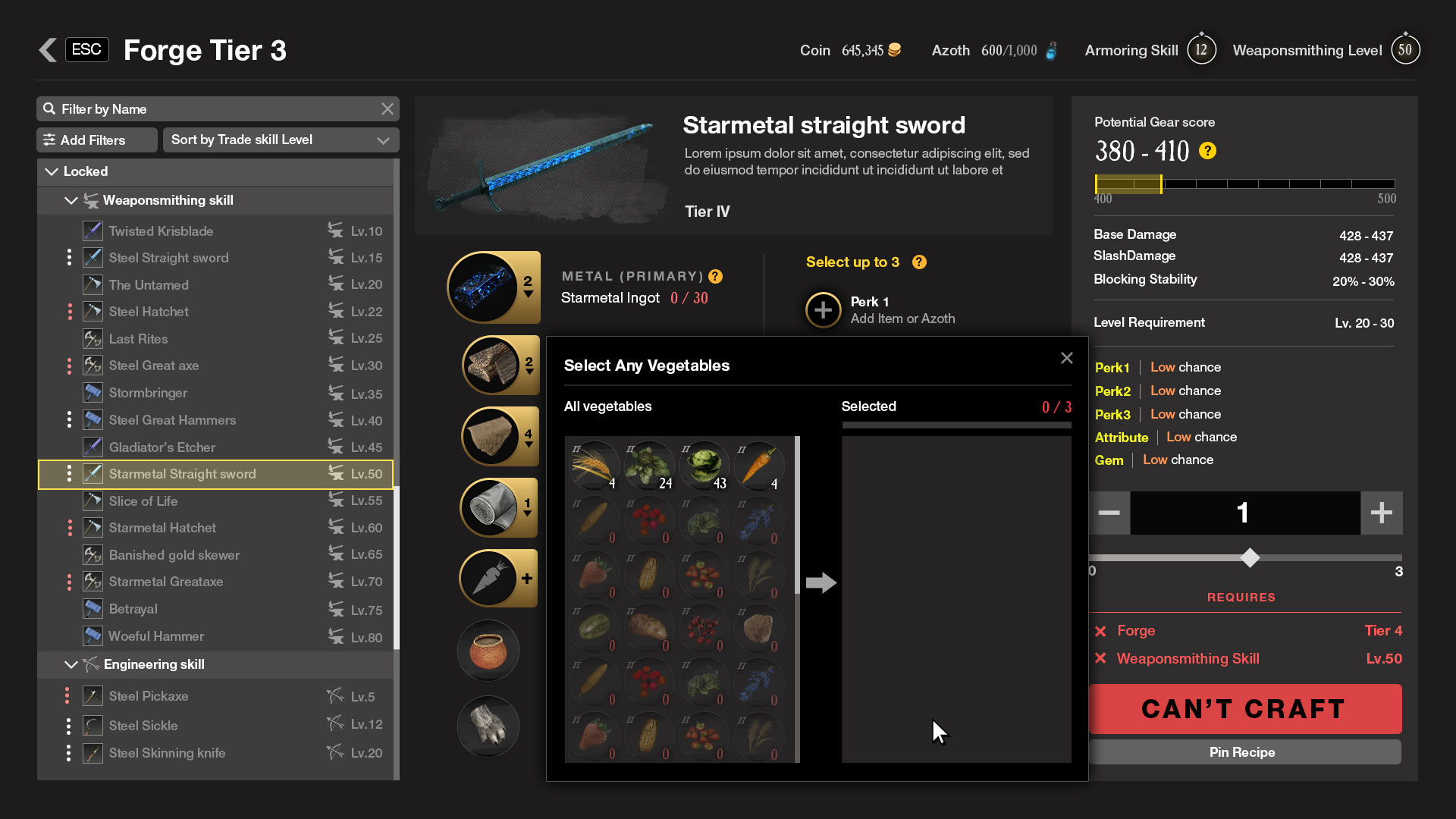
Task: Choose the wheat stalk with quantity 4
Action: [595, 464]
